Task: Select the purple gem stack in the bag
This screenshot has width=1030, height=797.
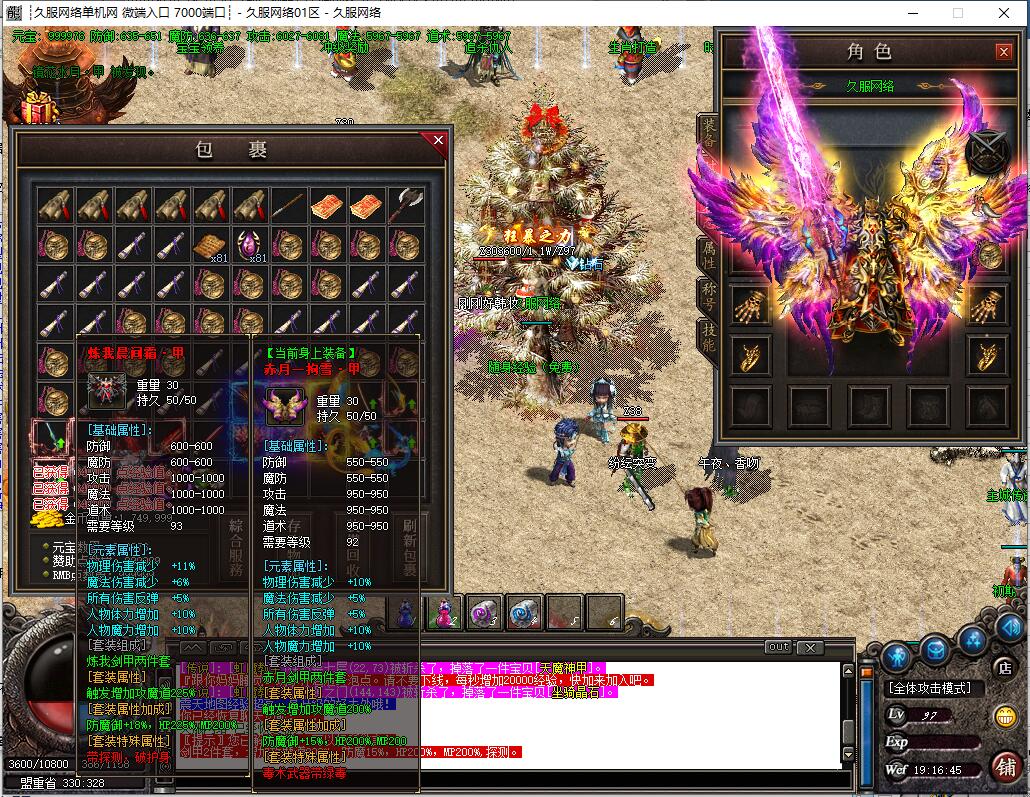Action: click(249, 244)
